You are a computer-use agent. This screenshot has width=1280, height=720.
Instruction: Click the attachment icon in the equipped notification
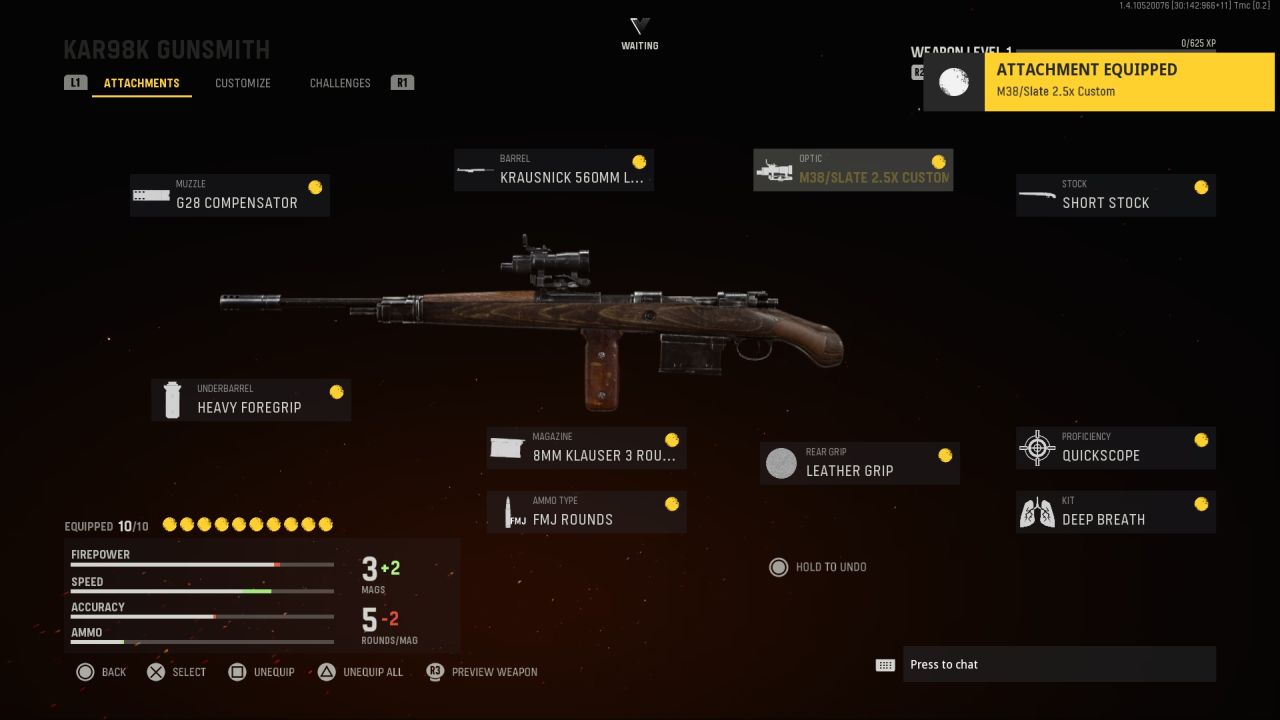pyautogui.click(x=953, y=82)
